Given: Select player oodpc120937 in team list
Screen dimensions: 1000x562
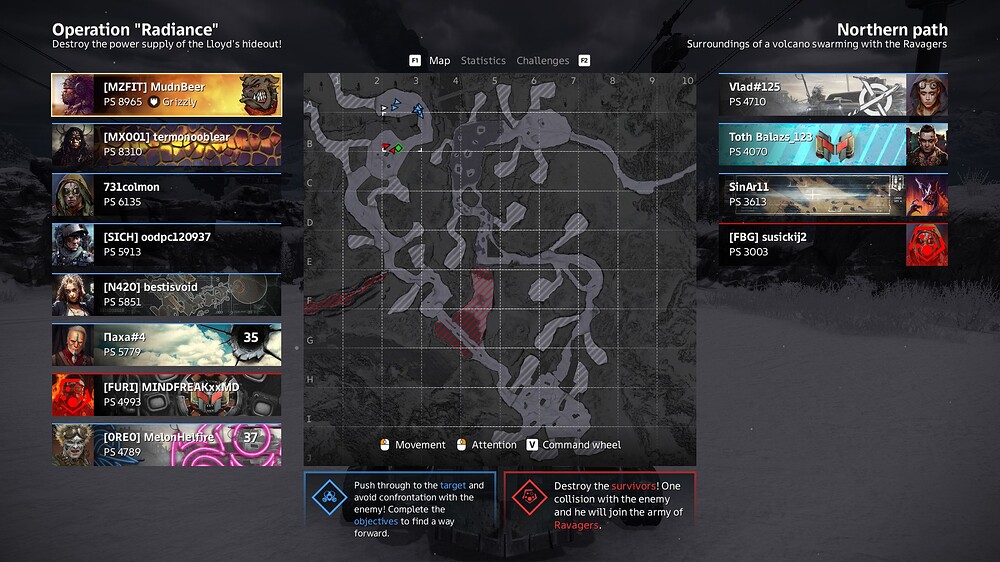Looking at the screenshot, I should click(x=166, y=245).
